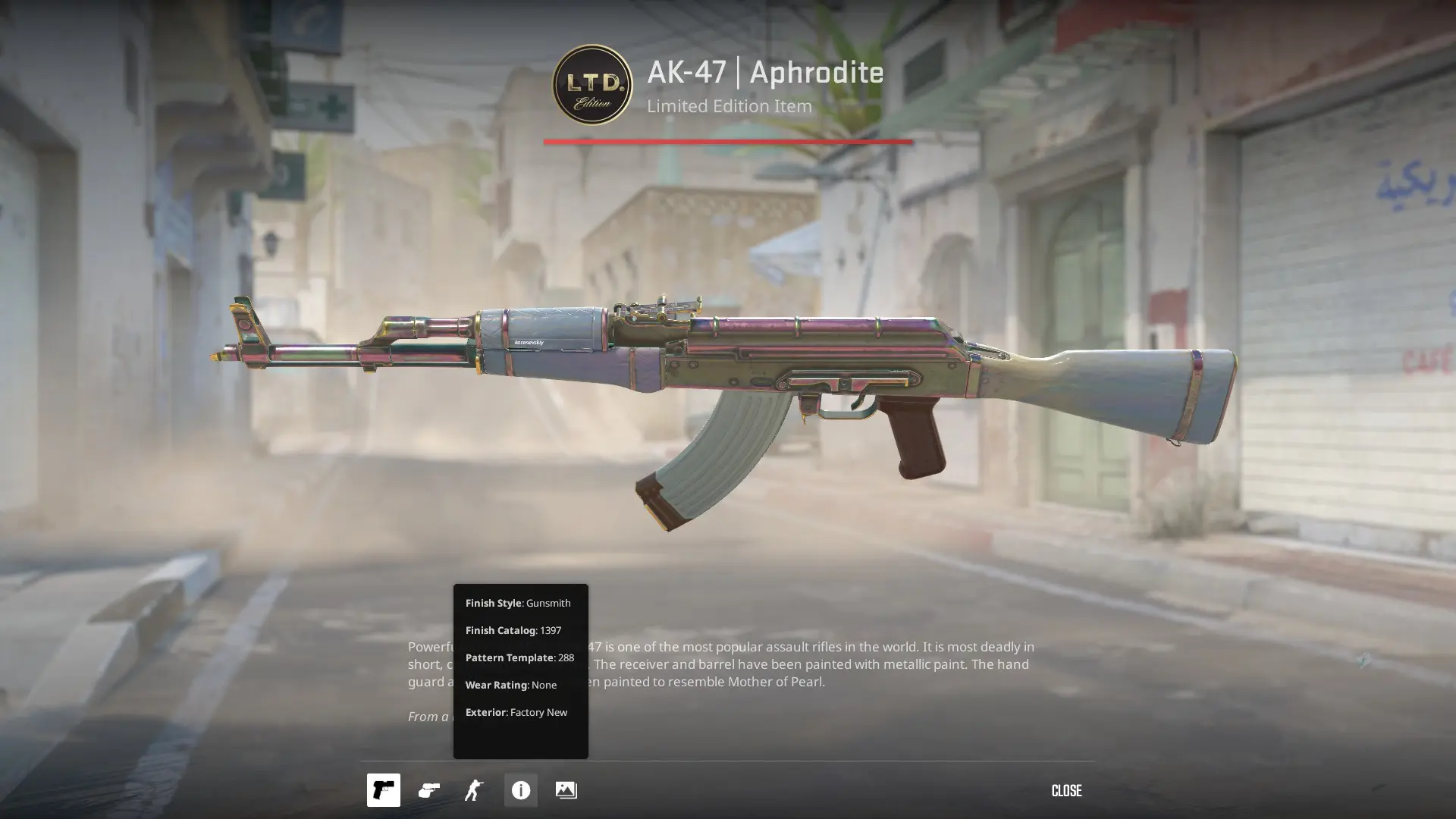
Task: Click the CLOSE button
Action: pos(1066,790)
